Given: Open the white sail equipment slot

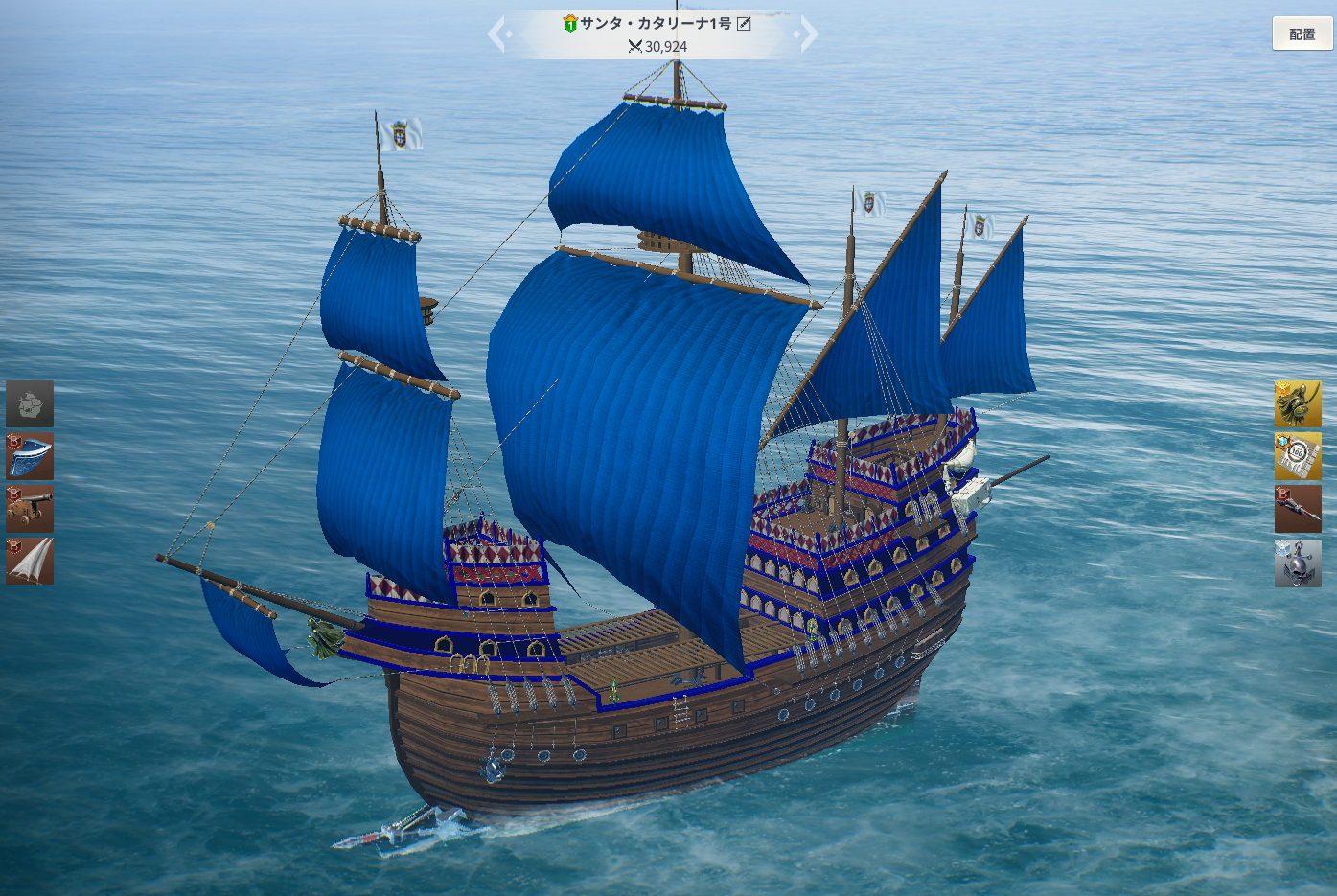Looking at the screenshot, I should (30, 561).
